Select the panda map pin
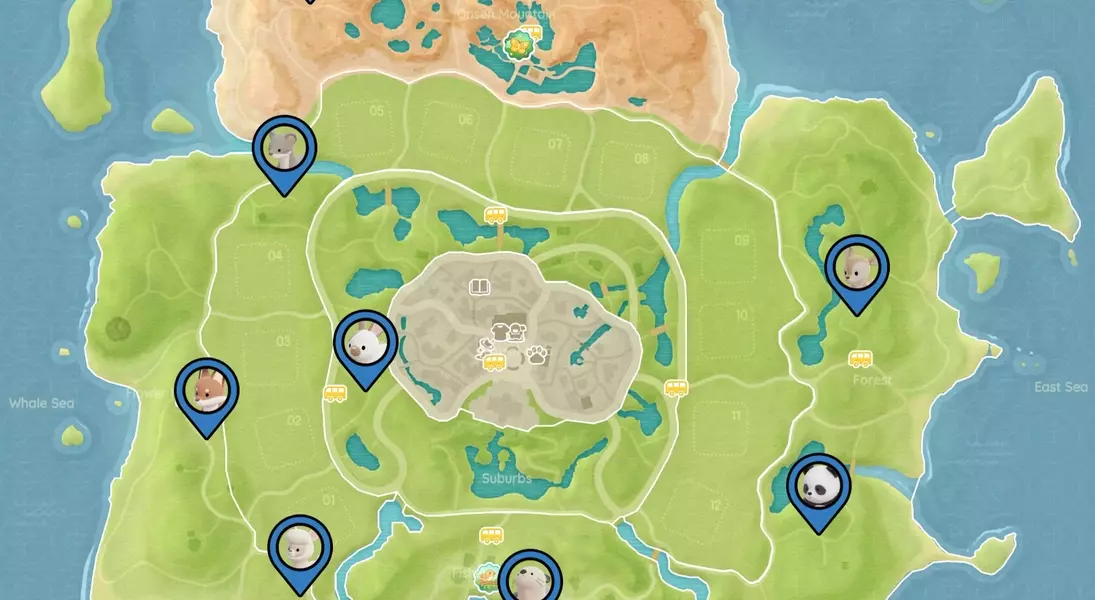Screen dimensions: 1095x600 pos(818,486)
